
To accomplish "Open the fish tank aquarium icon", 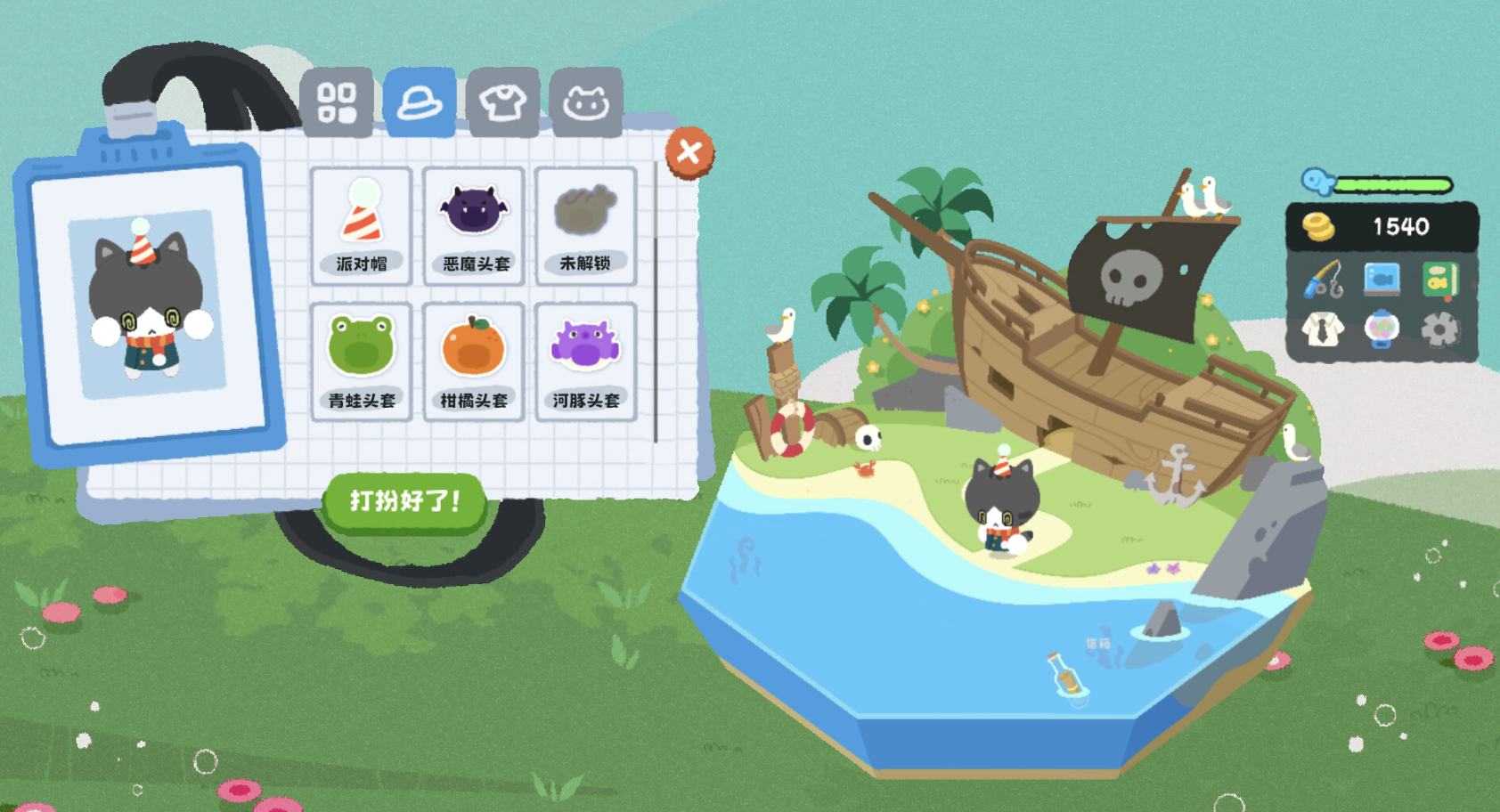I will click(x=1382, y=280).
